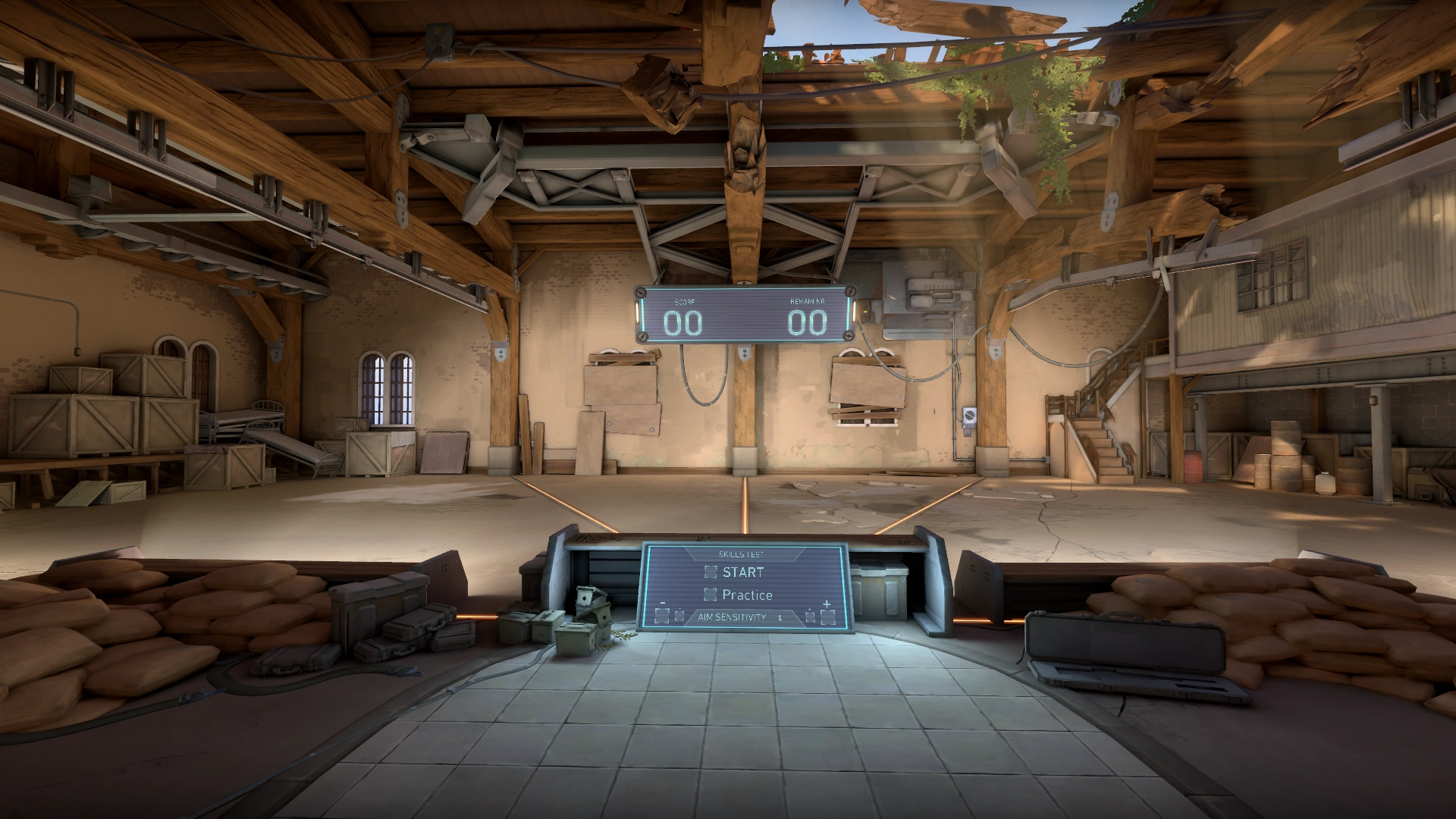Select the START box on the Skills Test panel

(x=711, y=572)
